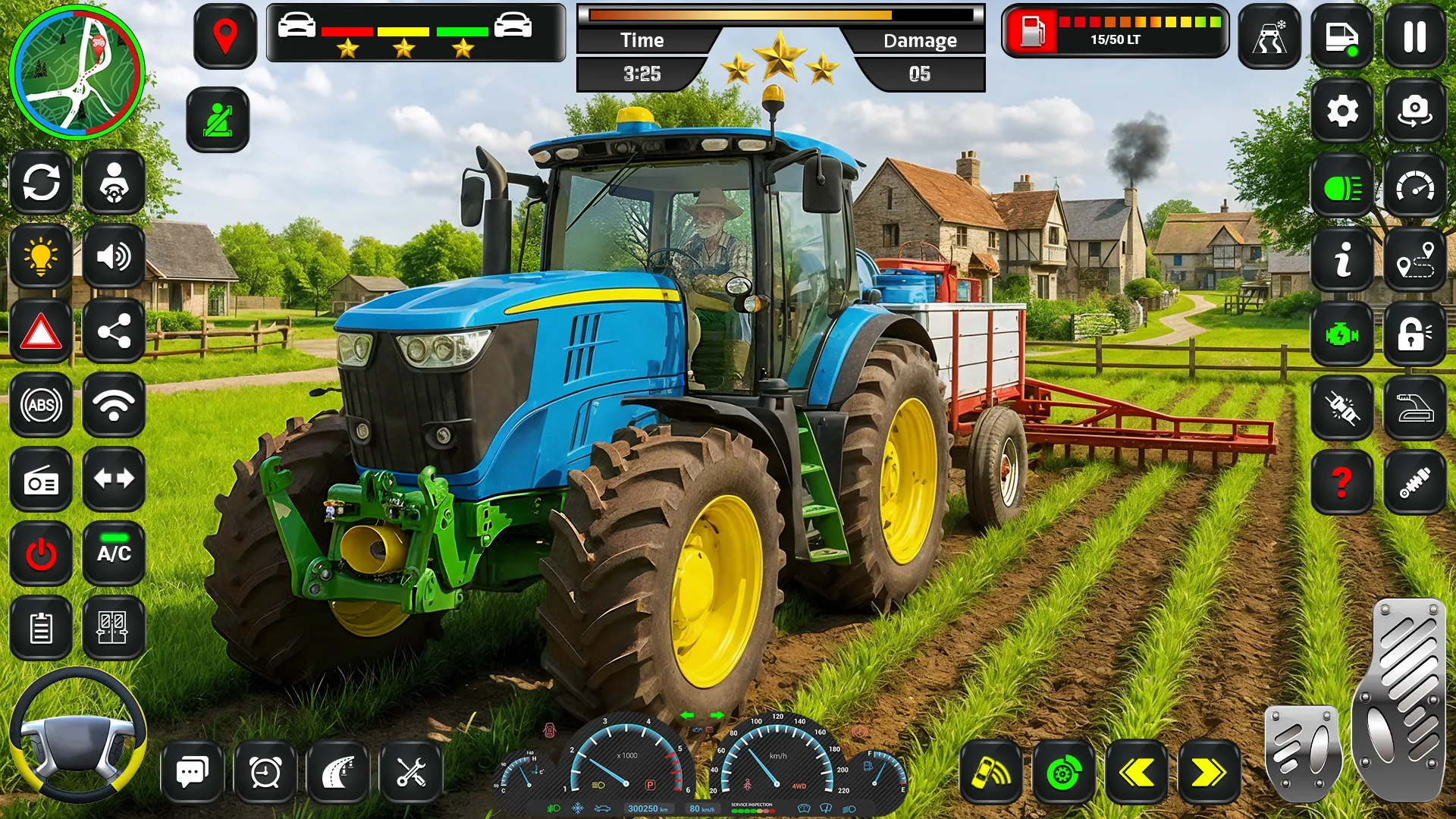Screen dimensions: 1456x819
Task: Open the chat messages panel
Action: (x=192, y=770)
